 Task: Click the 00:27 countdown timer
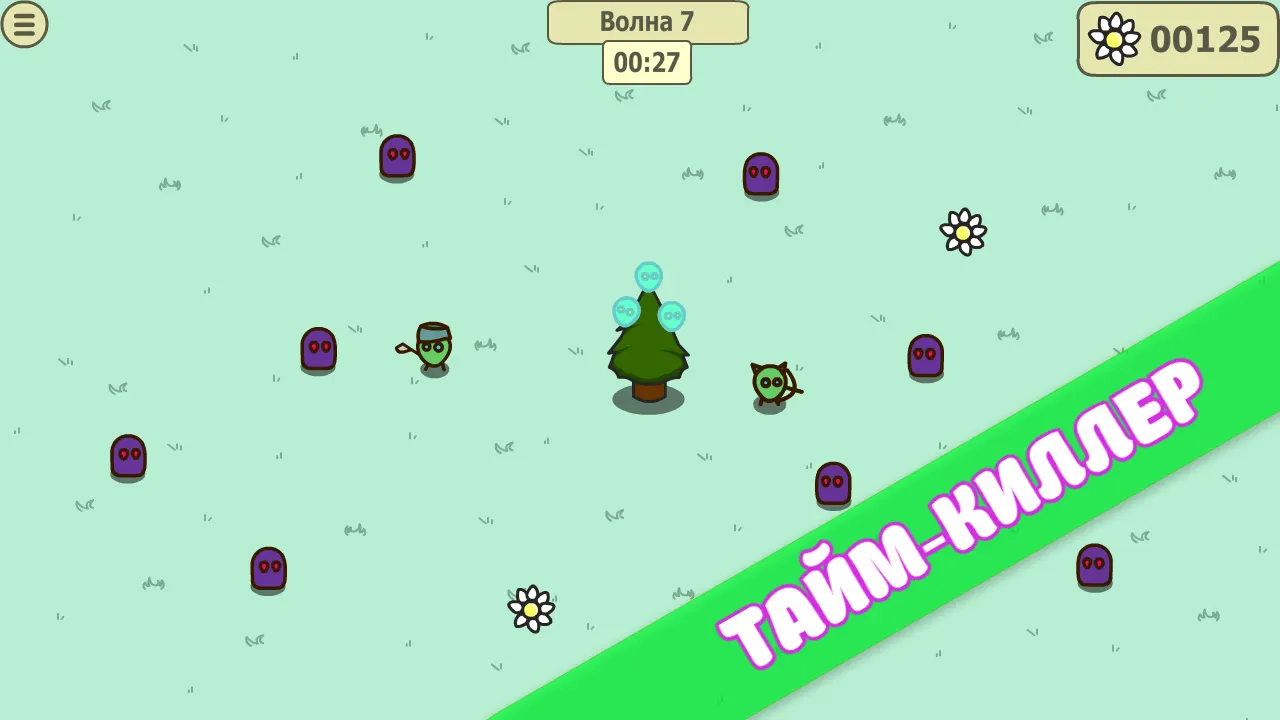tap(646, 61)
